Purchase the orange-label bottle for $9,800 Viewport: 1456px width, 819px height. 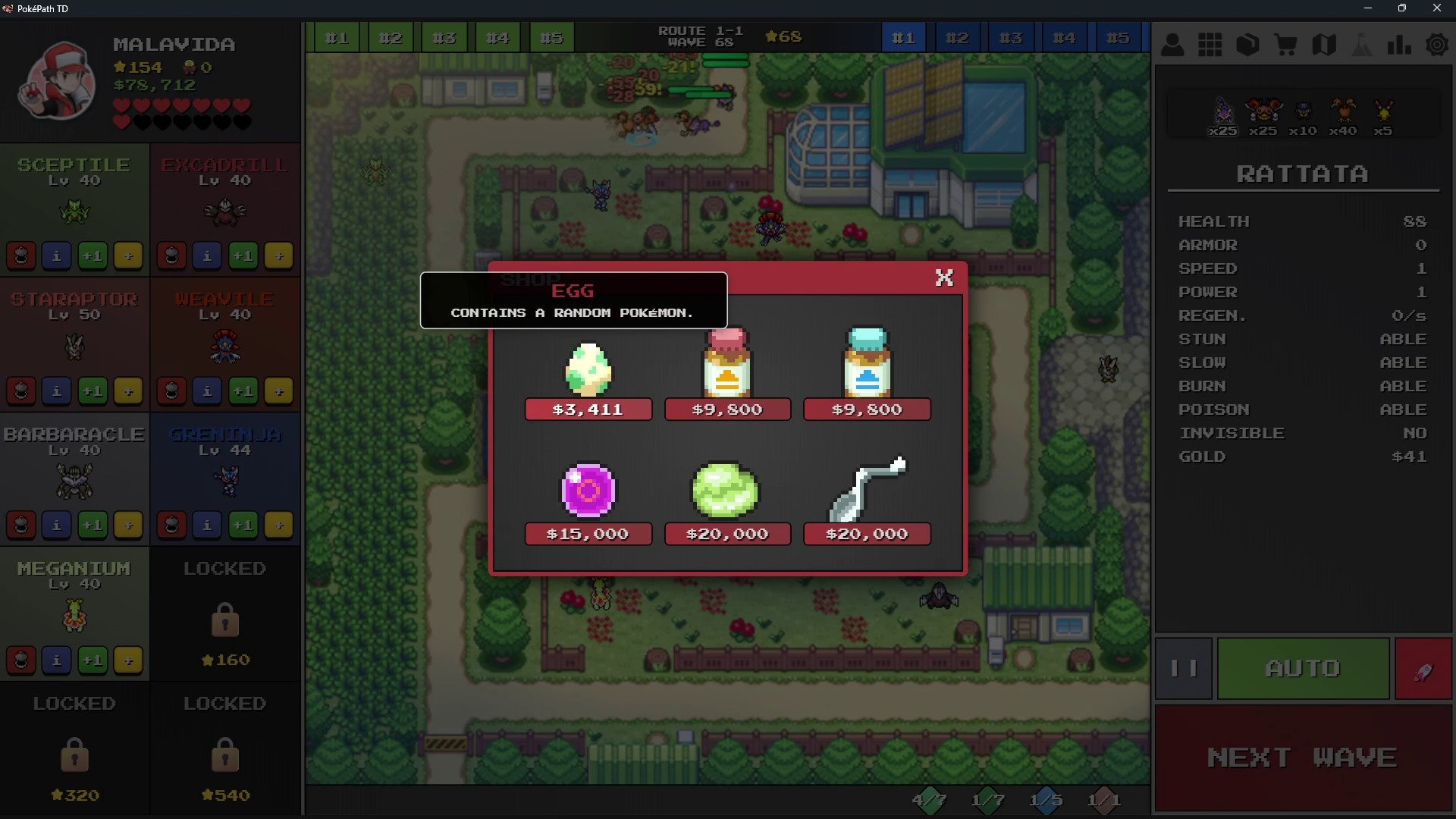(727, 409)
